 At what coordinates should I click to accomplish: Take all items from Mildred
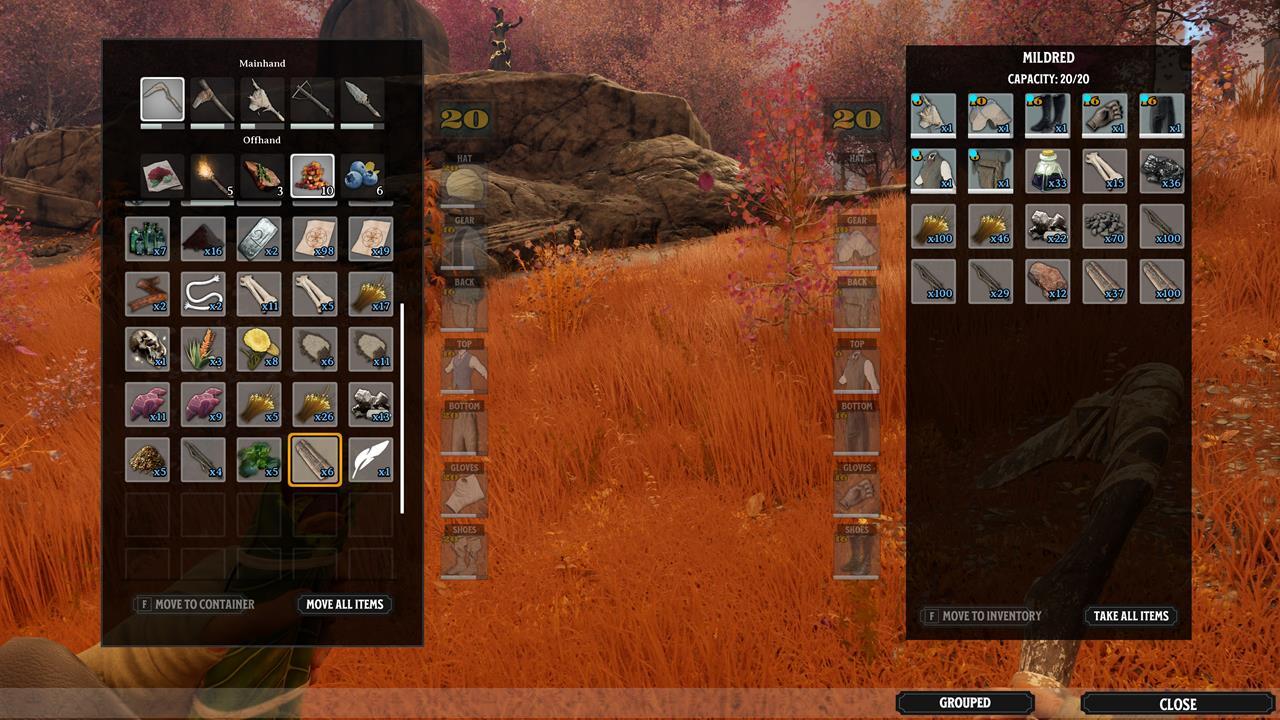tap(1131, 616)
